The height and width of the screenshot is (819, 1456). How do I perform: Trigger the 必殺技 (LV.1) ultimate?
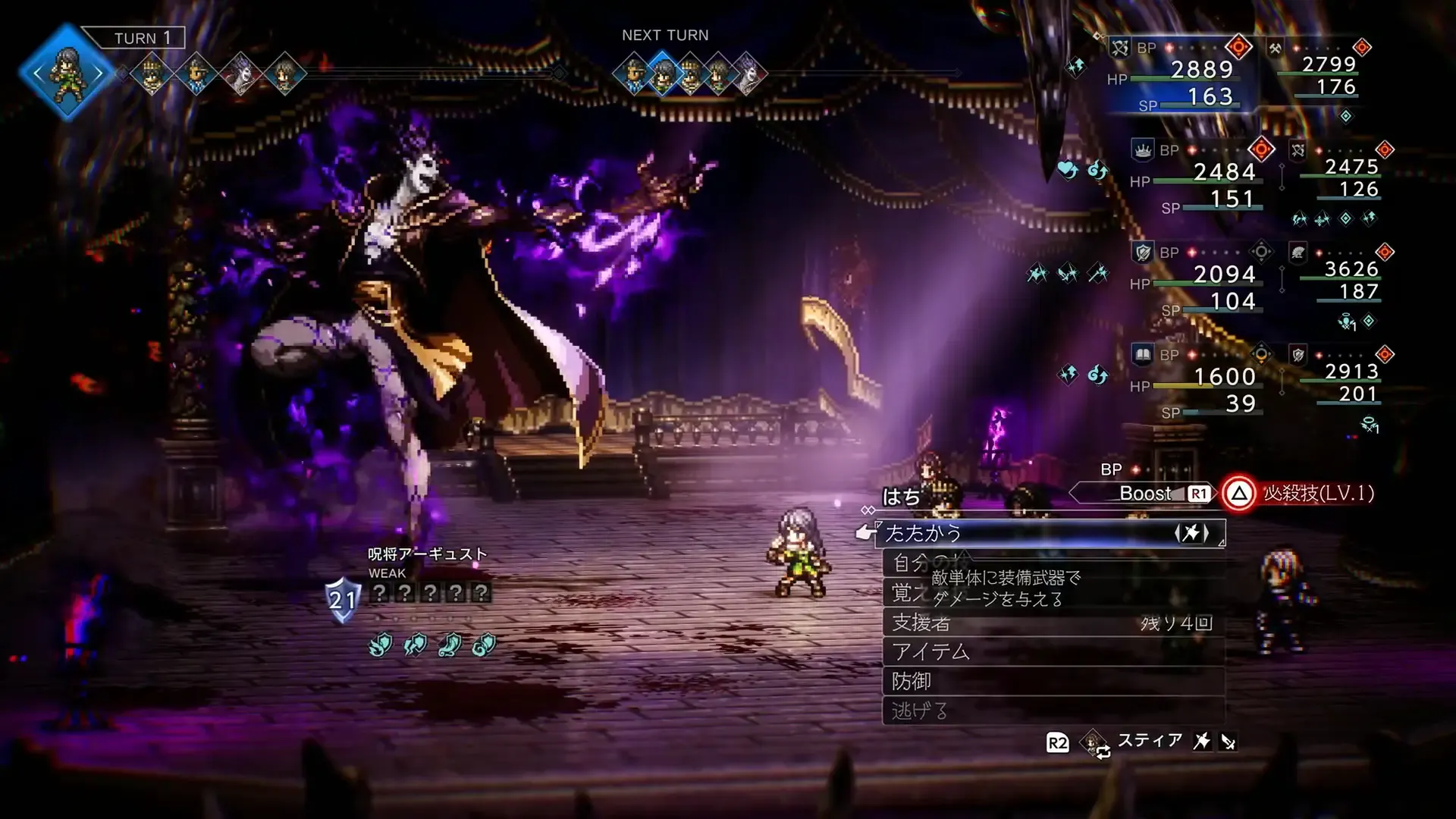point(1300,494)
